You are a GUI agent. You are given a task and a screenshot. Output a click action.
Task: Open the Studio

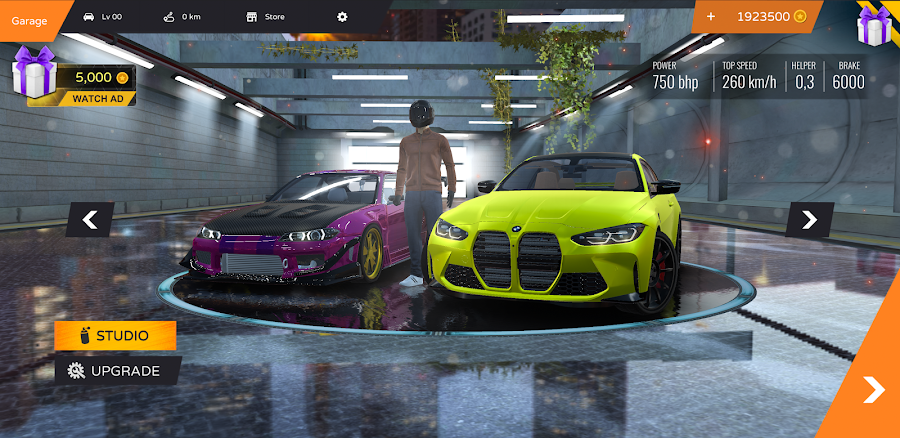[x=115, y=336]
